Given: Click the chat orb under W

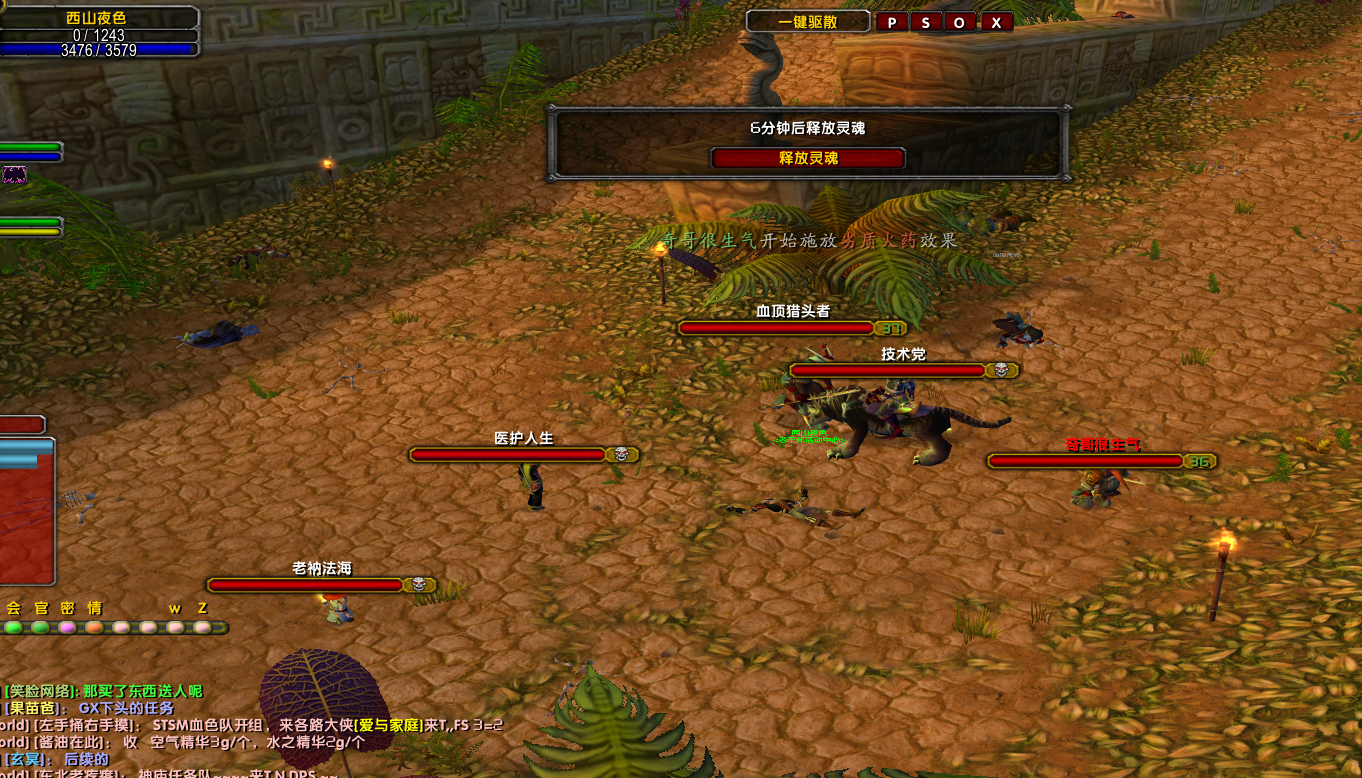Looking at the screenshot, I should (175, 628).
